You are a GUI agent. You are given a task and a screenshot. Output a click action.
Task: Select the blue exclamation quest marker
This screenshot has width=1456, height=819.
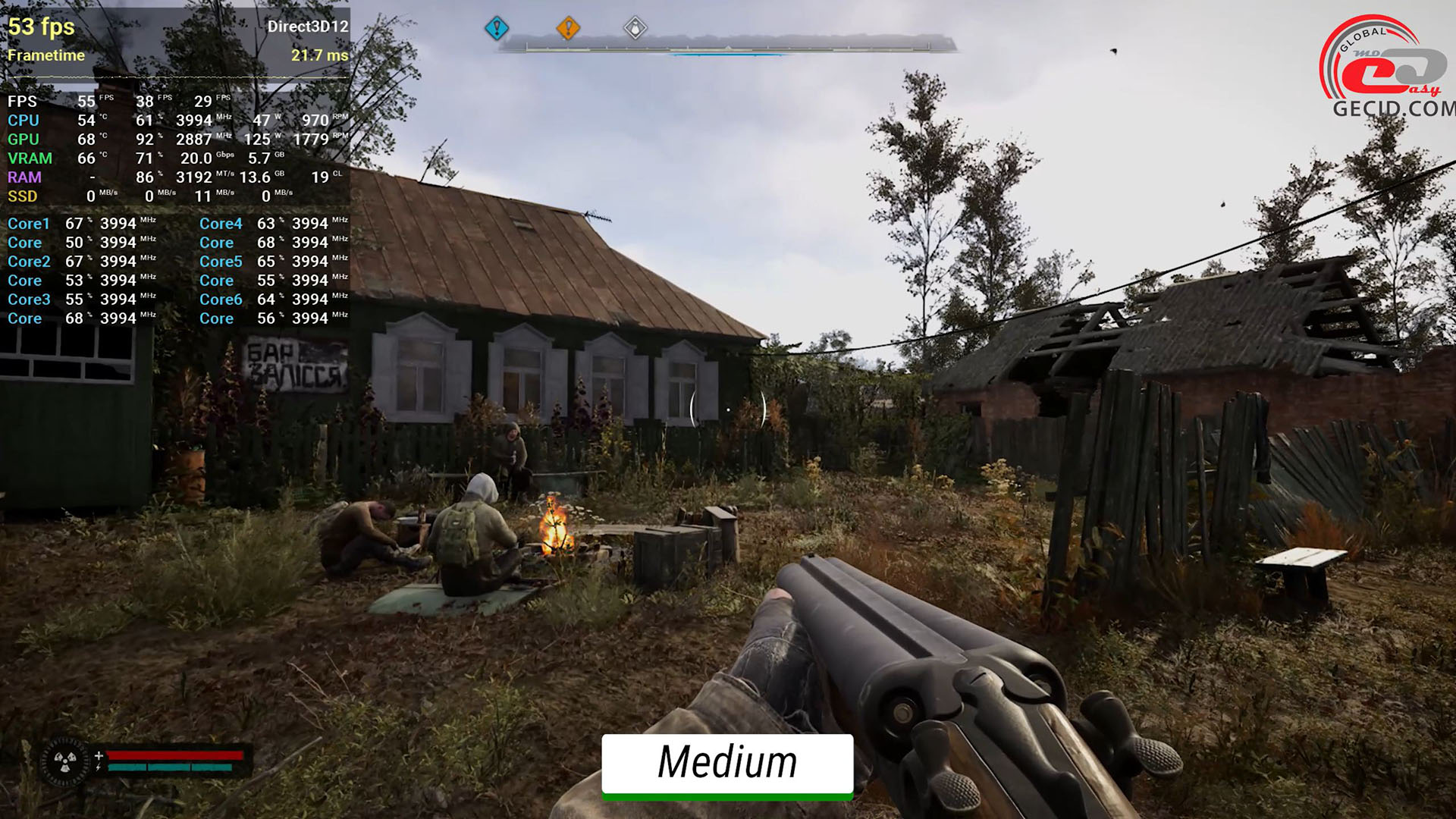point(497,29)
